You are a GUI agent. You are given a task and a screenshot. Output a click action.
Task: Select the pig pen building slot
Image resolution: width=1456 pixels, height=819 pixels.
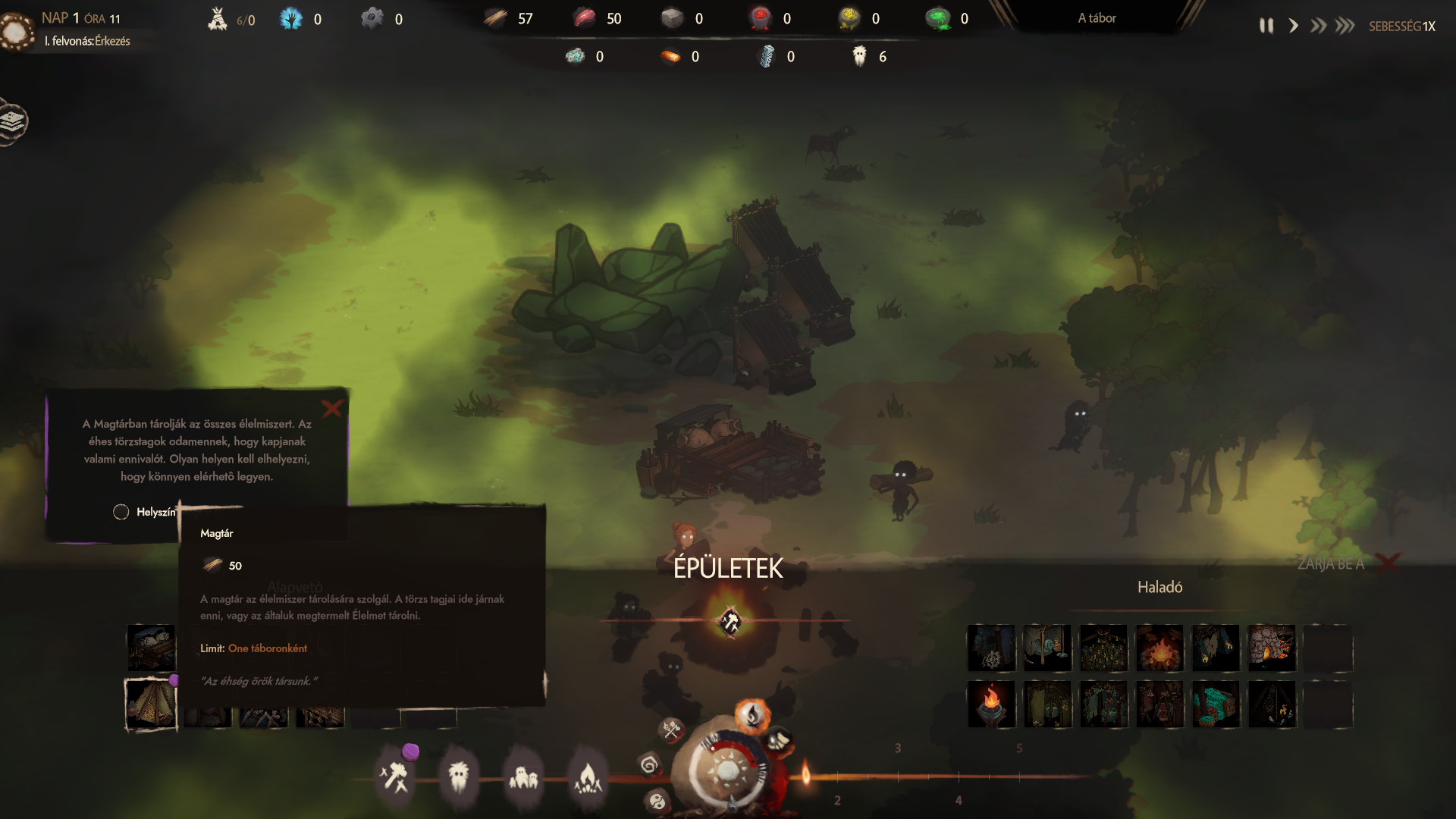click(x=151, y=648)
